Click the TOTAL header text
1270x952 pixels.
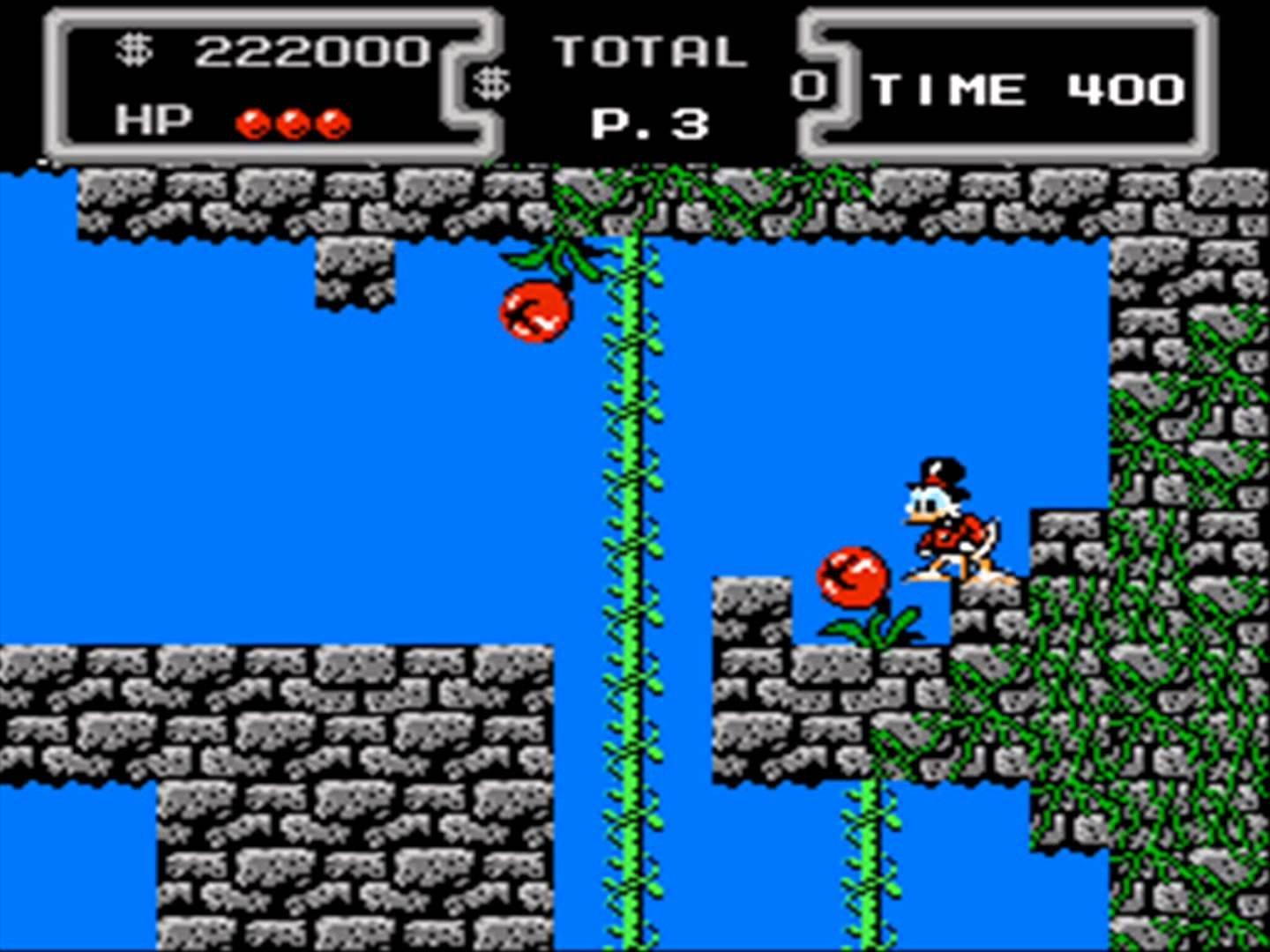tap(650, 50)
